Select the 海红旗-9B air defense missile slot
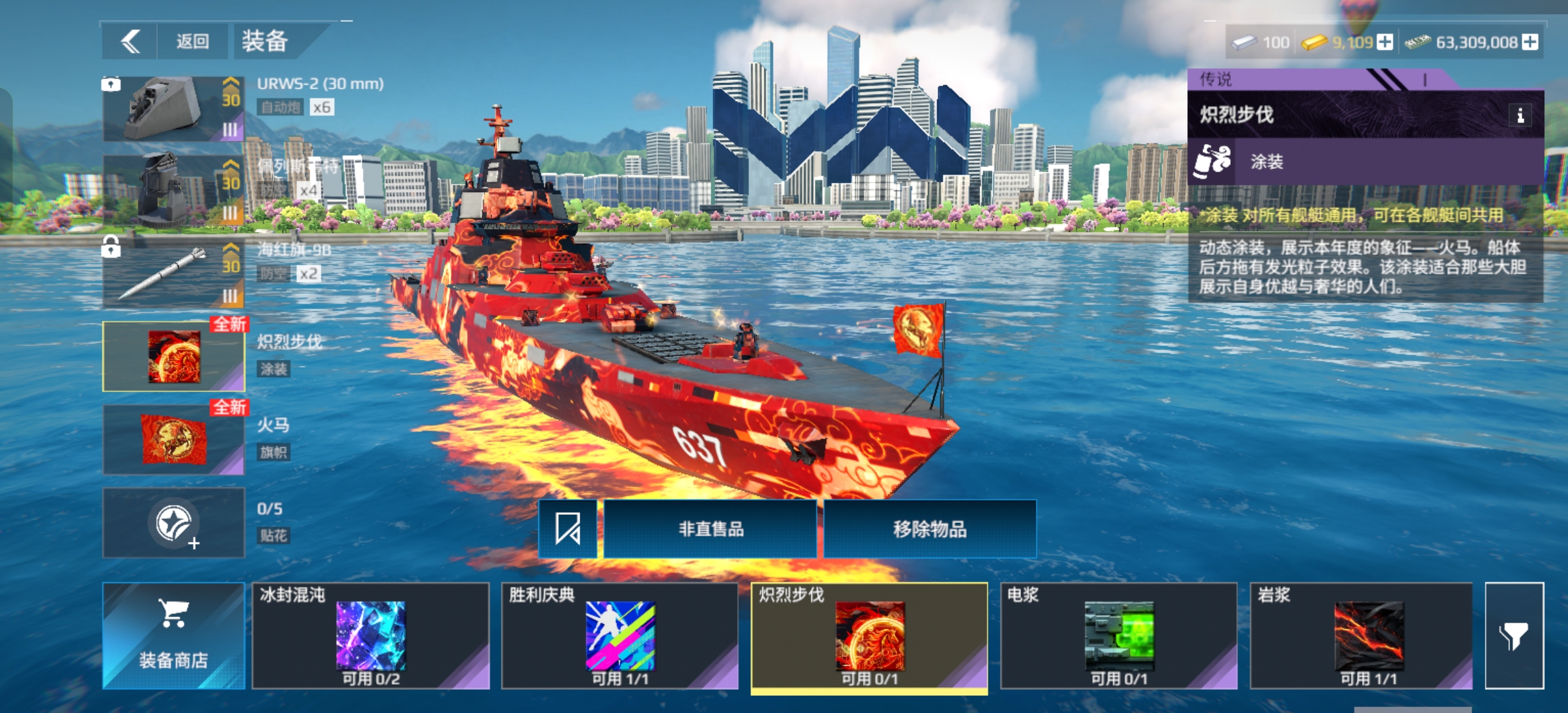 [173, 274]
